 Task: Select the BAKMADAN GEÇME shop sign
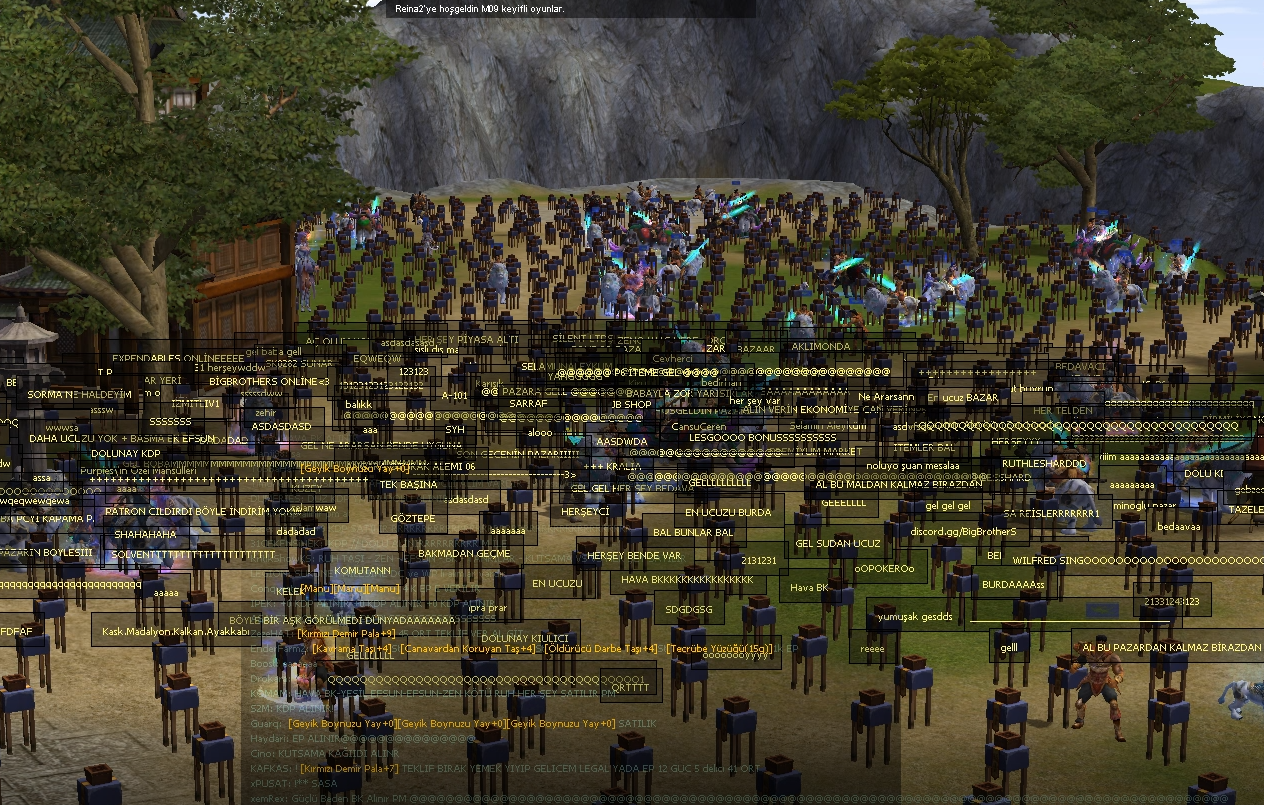pos(464,553)
